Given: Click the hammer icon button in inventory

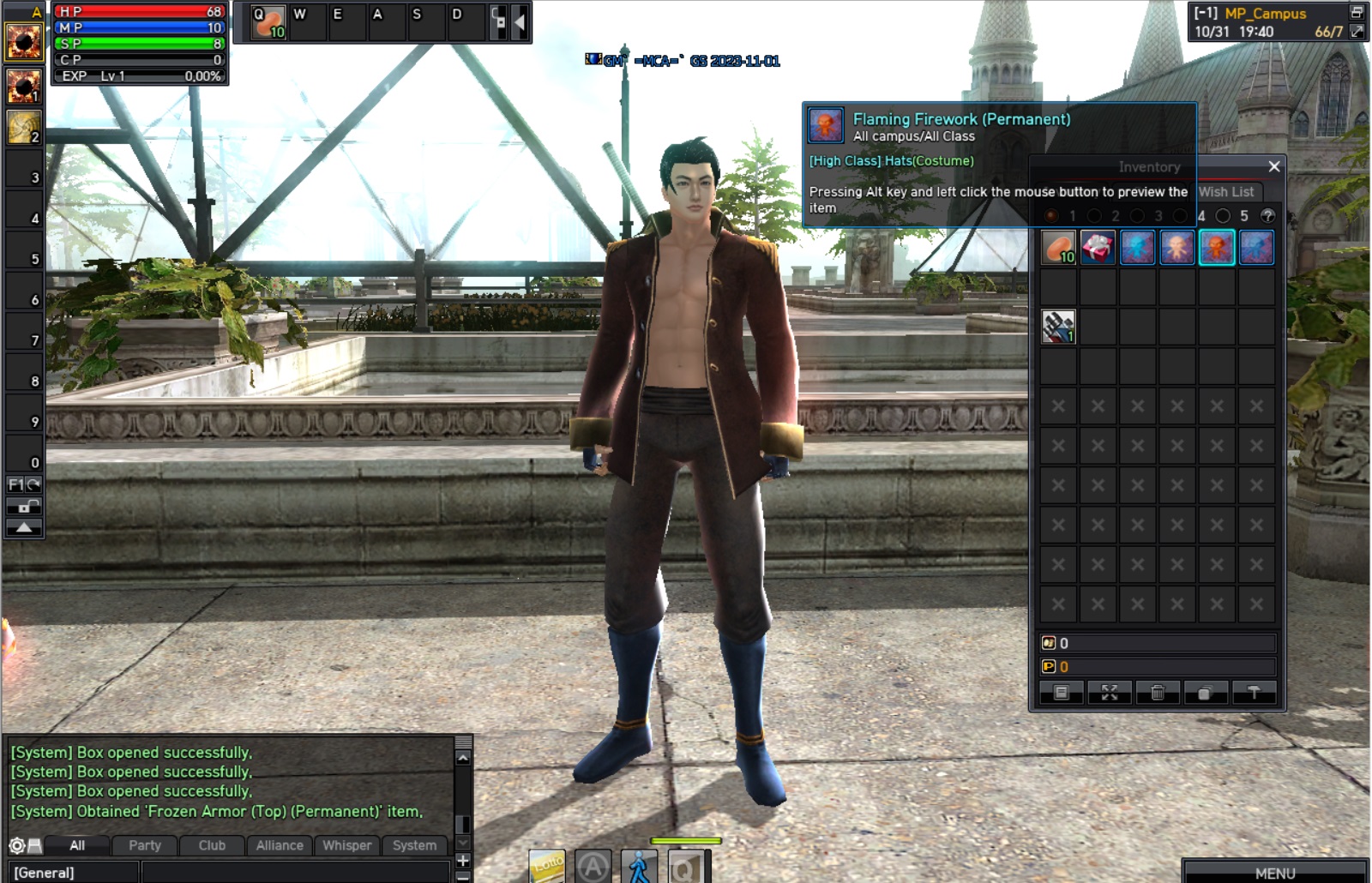Looking at the screenshot, I should click(x=1254, y=693).
